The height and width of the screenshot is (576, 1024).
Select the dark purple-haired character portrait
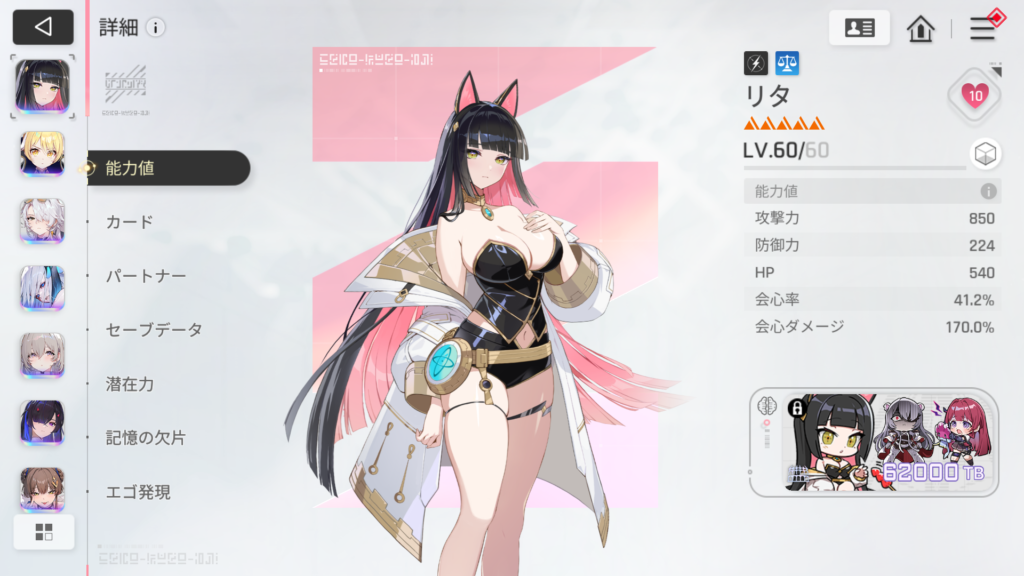coord(43,422)
